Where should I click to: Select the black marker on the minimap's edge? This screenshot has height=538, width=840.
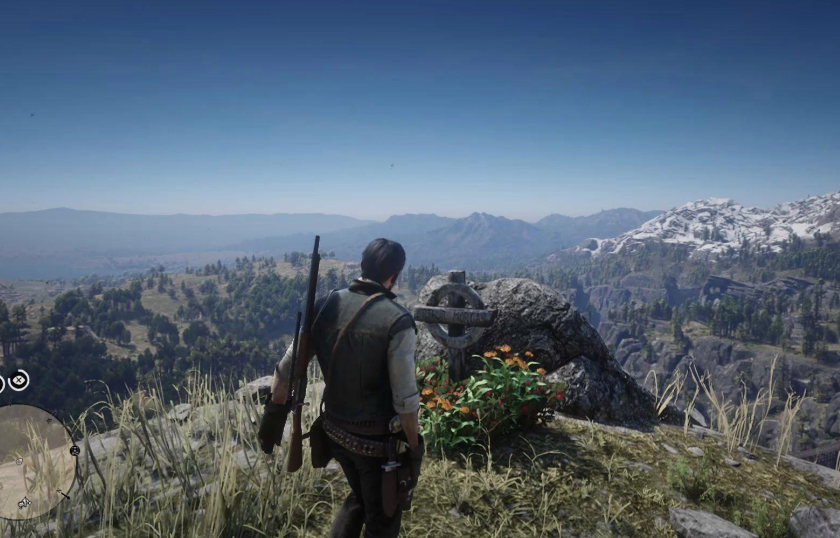pos(74,450)
